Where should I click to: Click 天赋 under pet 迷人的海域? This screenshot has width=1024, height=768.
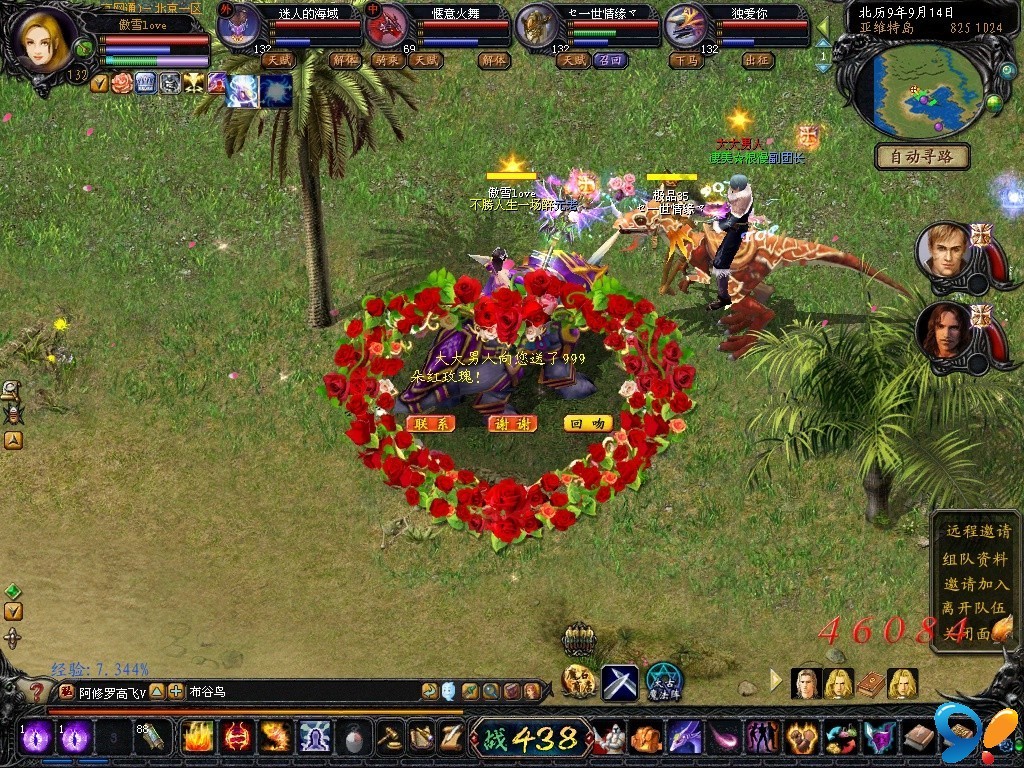click(277, 61)
